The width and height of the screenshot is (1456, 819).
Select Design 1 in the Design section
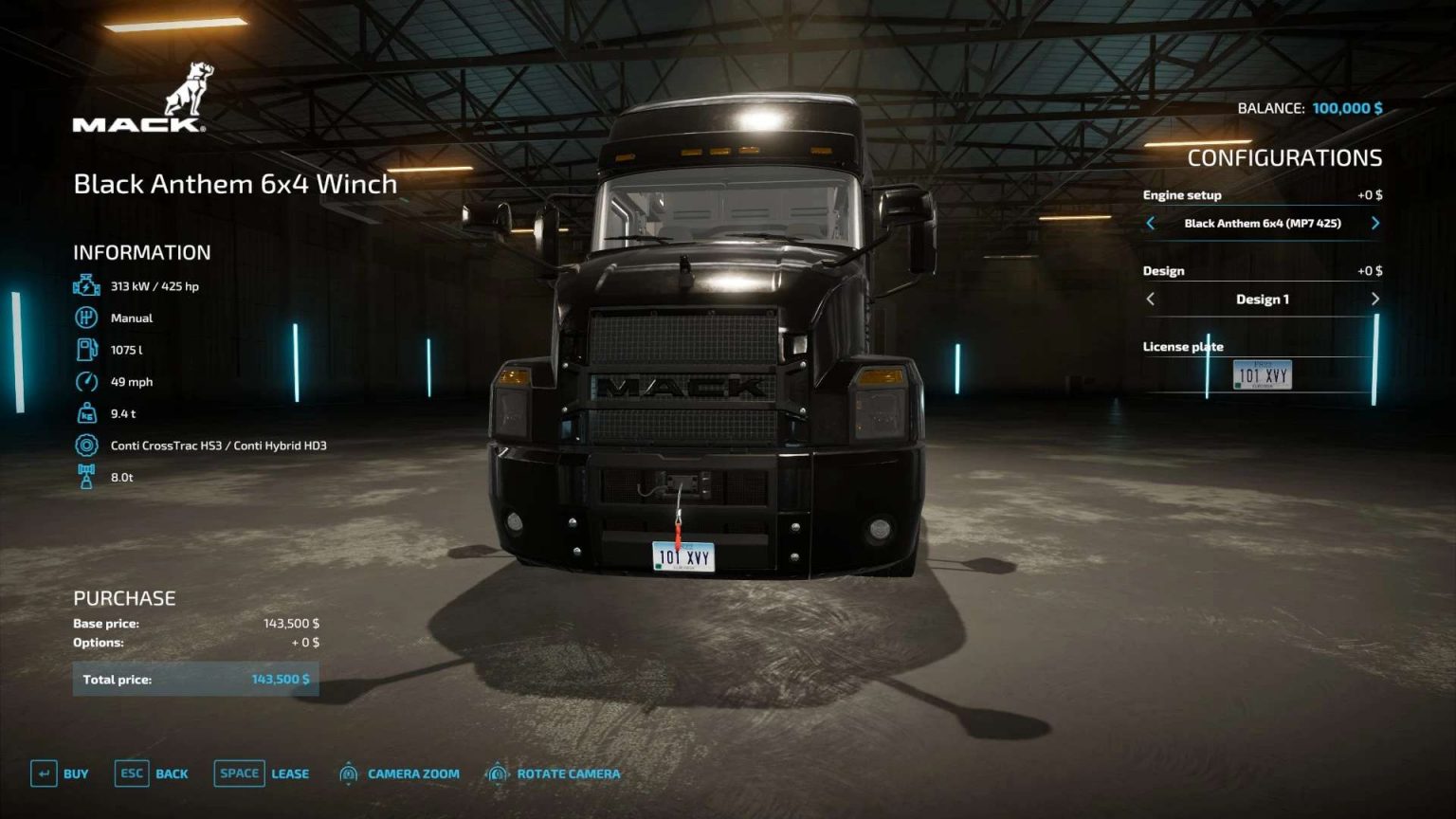1263,298
